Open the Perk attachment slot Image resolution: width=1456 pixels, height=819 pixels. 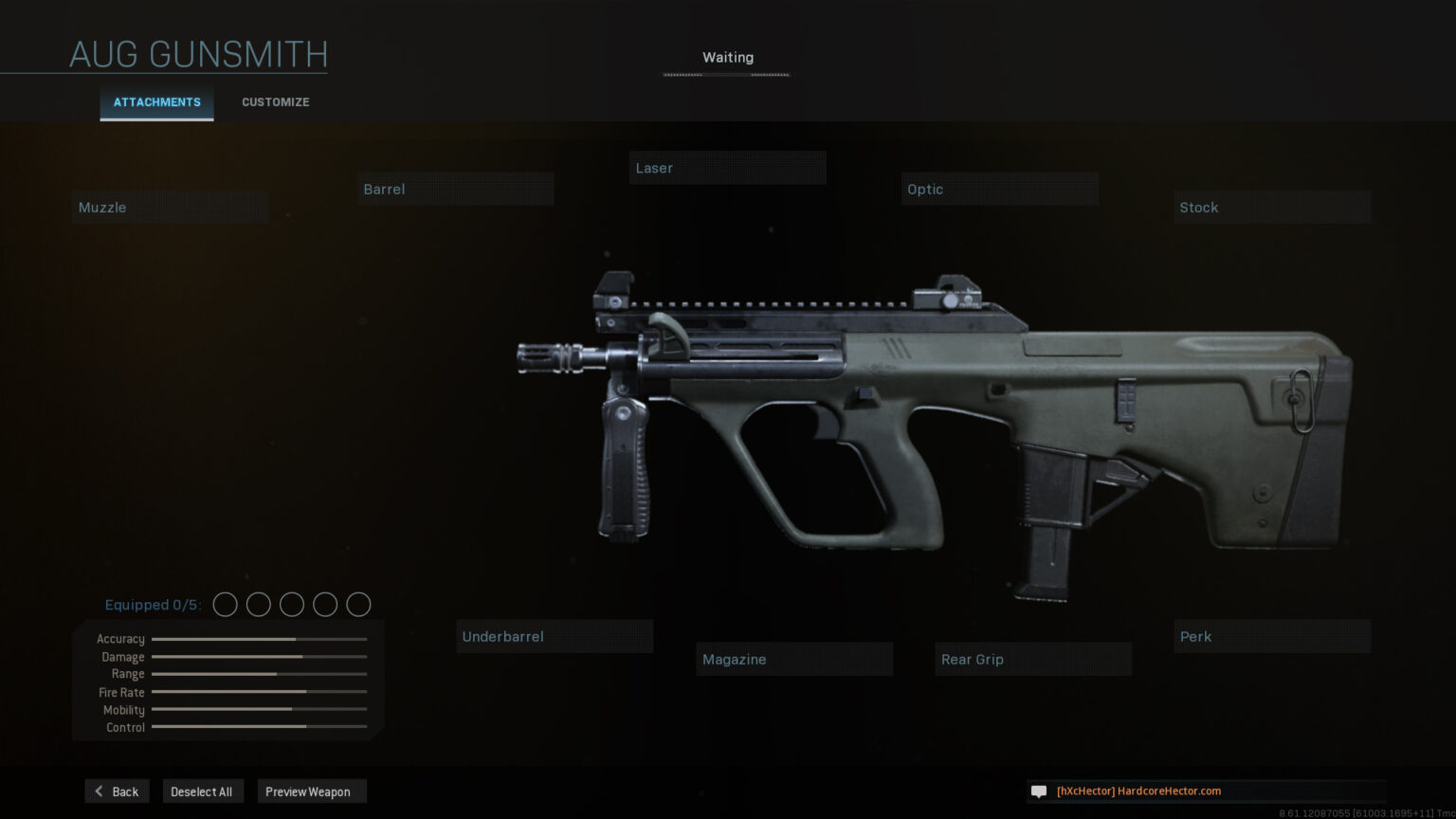(1272, 637)
